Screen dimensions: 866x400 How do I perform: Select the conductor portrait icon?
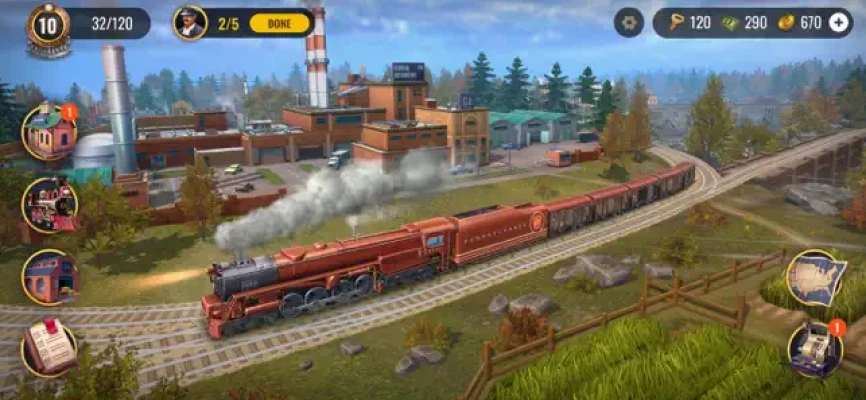click(190, 23)
